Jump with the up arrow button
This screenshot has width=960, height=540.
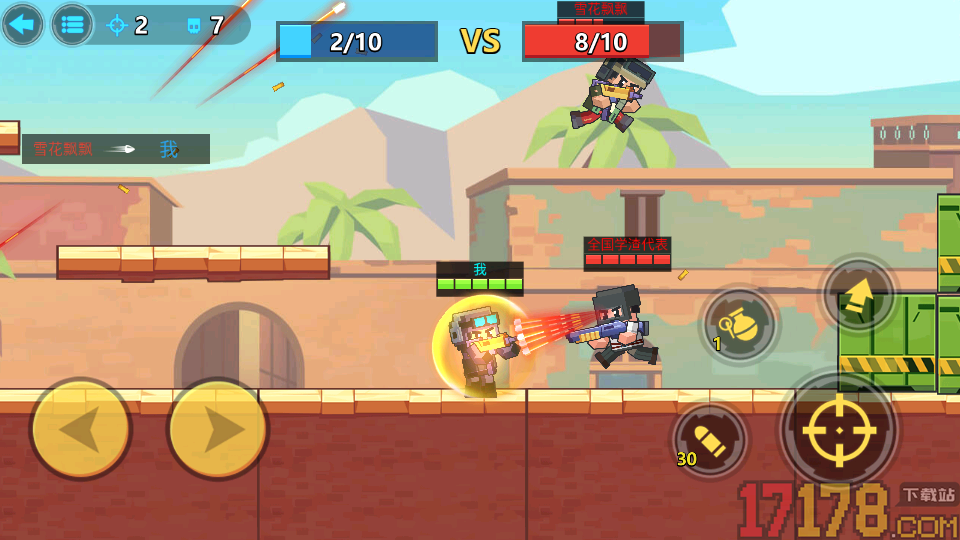coord(859,295)
